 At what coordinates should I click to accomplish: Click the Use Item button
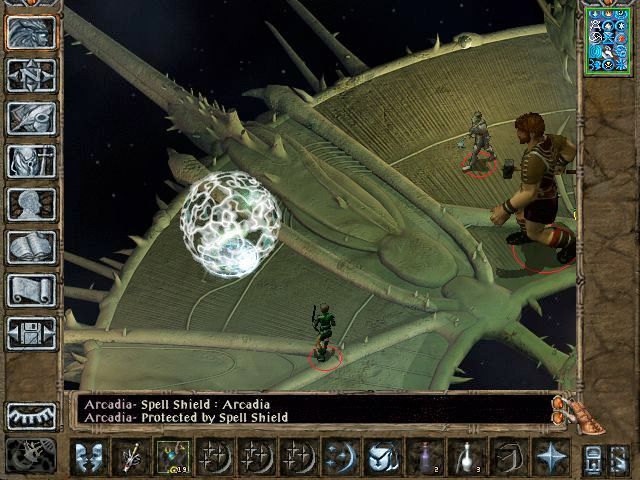pyautogui.click(x=381, y=458)
